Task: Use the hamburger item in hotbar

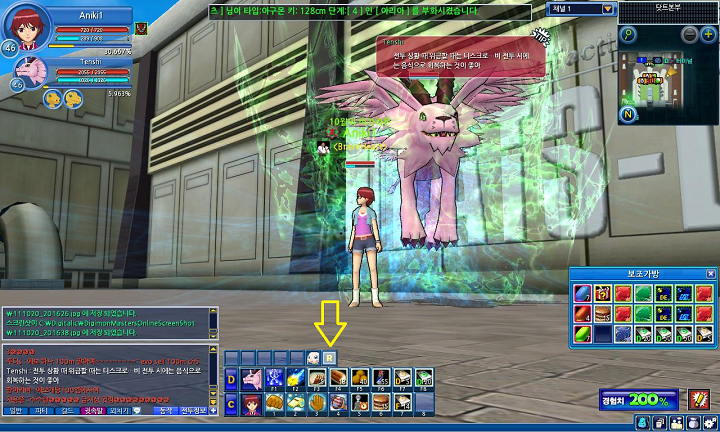Action: point(381,402)
